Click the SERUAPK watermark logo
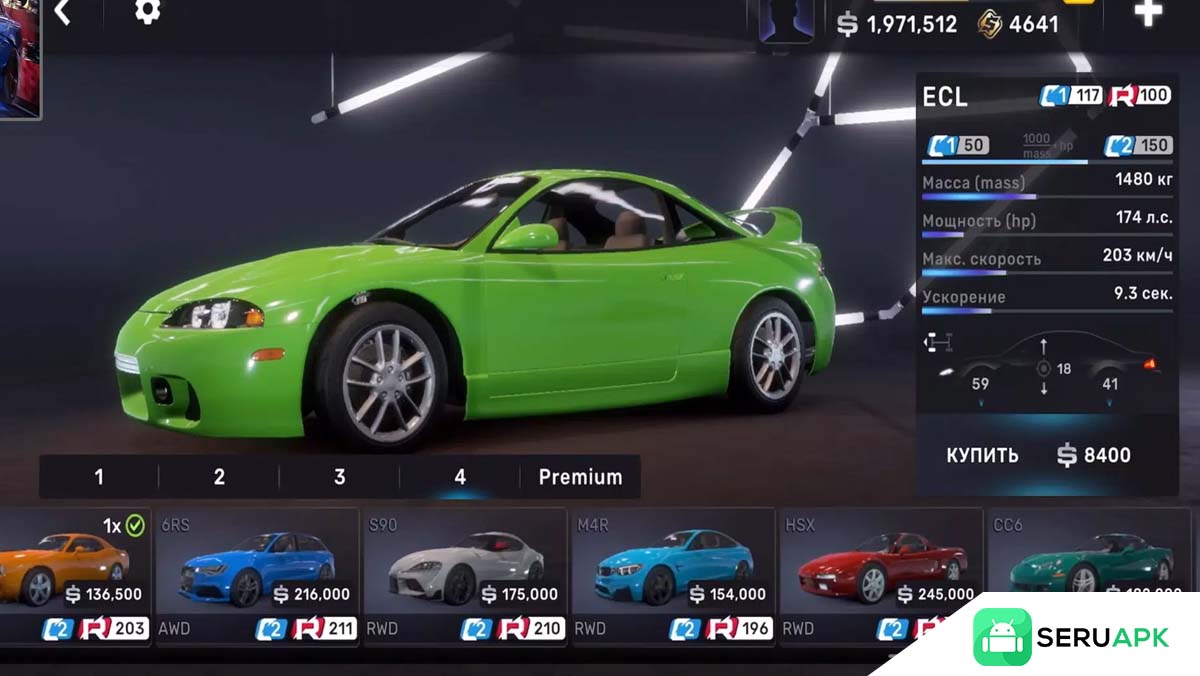Viewport: 1200px width, 676px height. (1072, 638)
